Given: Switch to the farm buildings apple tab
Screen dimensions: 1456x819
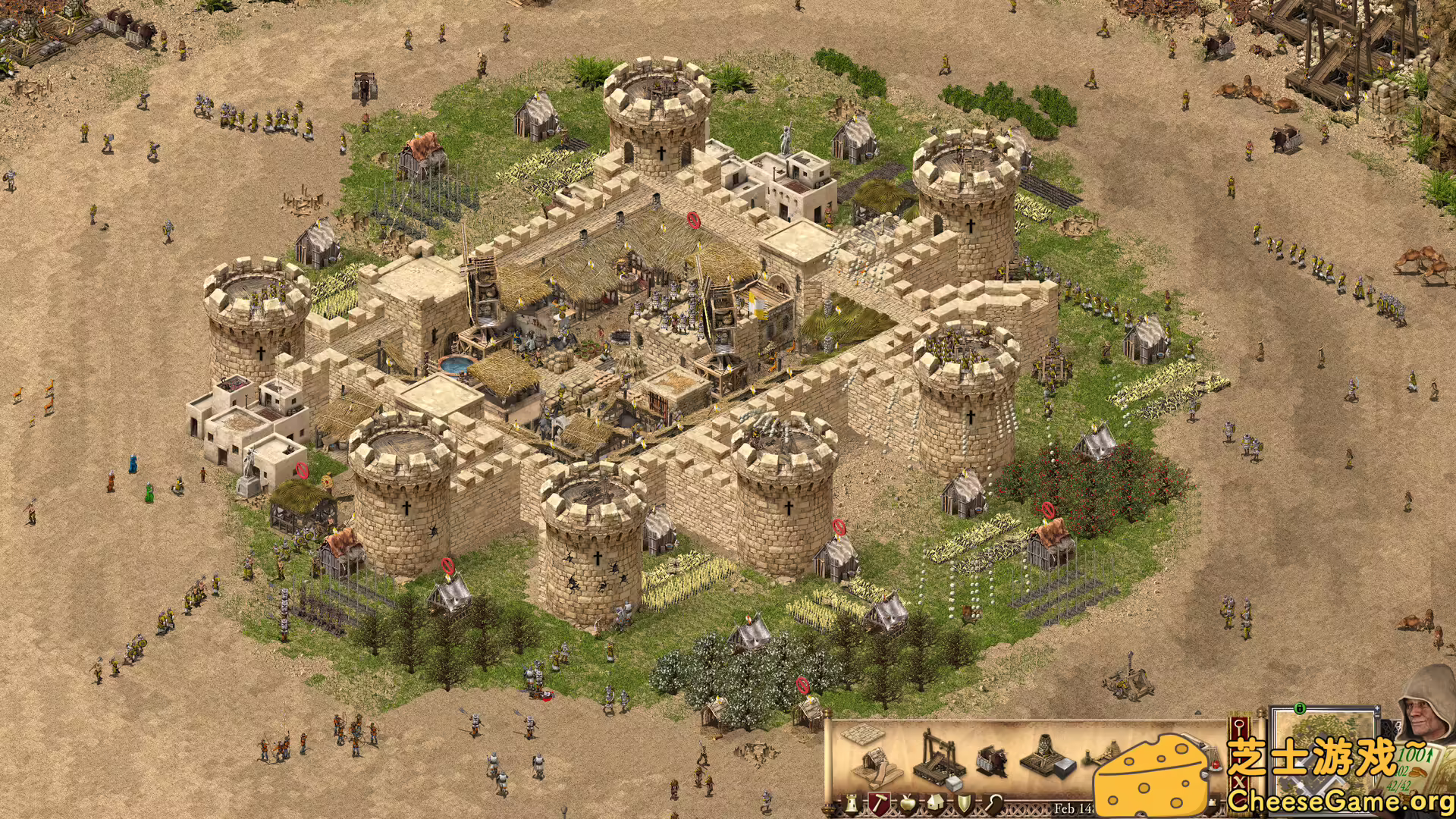Looking at the screenshot, I should 907,804.
